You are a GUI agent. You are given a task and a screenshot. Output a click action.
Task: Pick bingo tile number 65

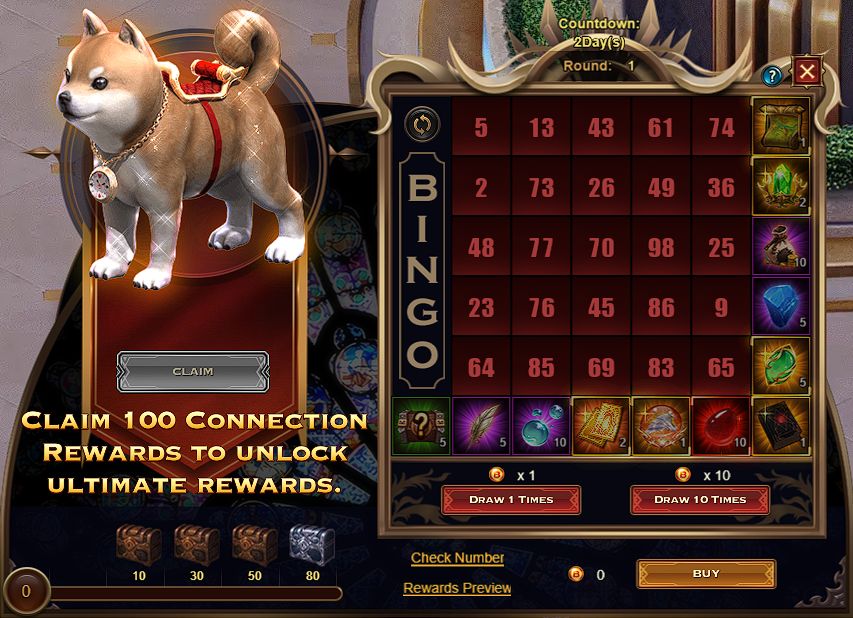pyautogui.click(x=721, y=367)
